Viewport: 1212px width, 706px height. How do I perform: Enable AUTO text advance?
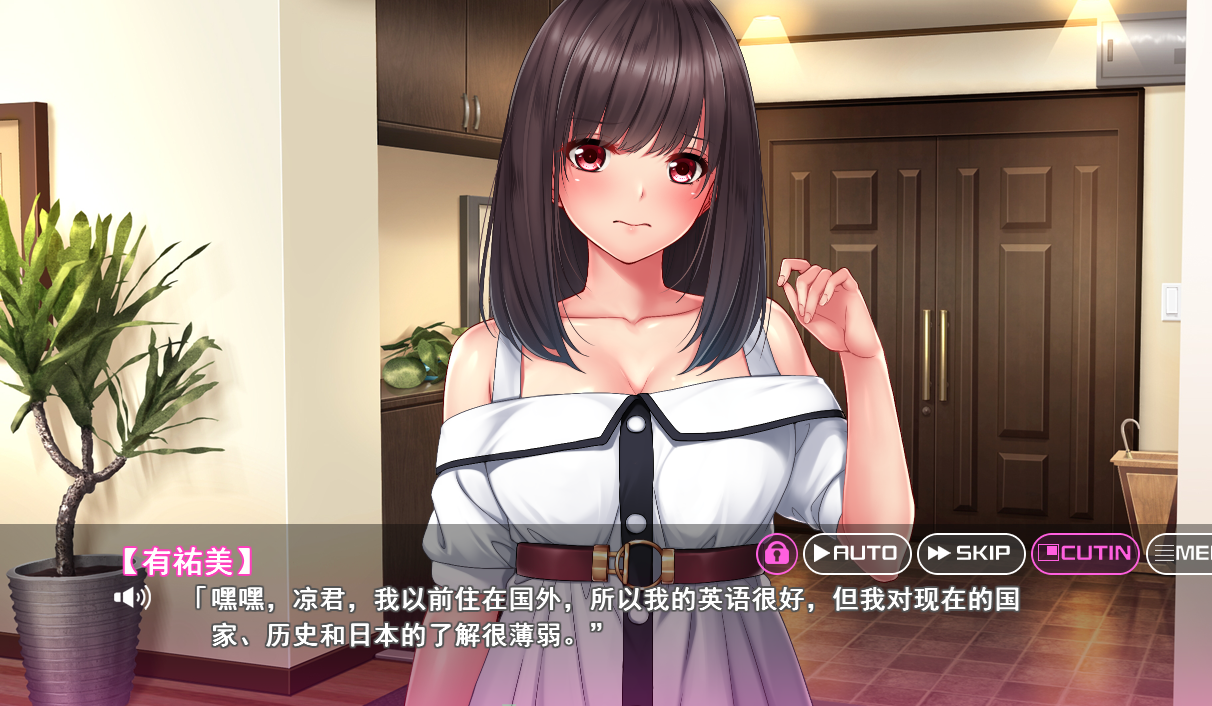coord(857,553)
